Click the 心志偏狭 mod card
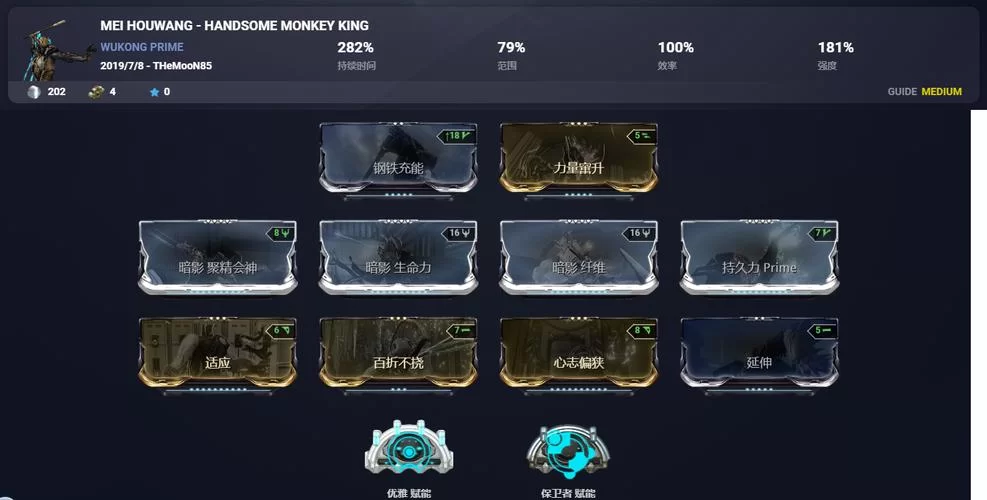 578,354
